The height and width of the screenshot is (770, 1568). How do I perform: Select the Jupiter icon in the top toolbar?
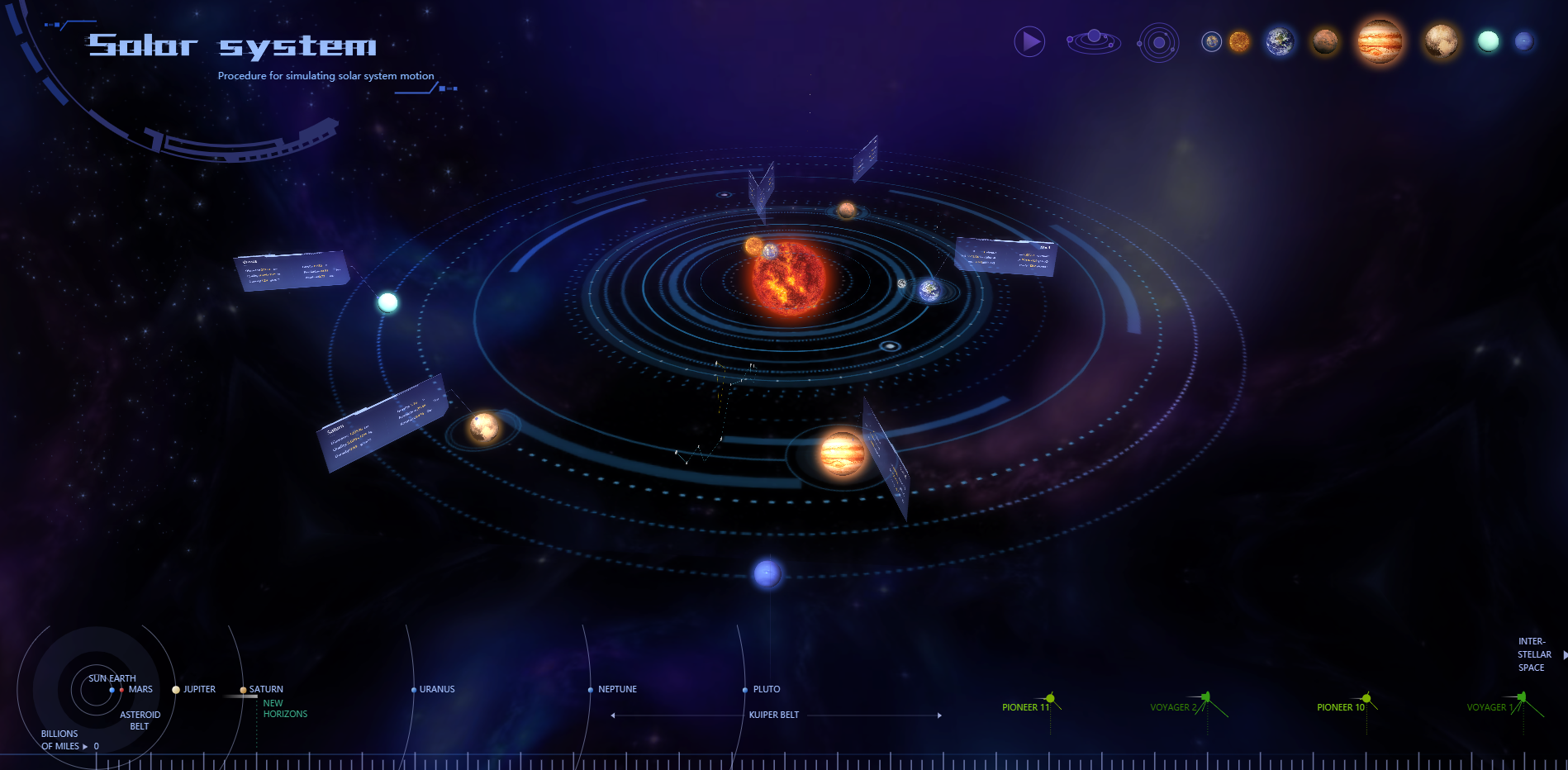[x=1378, y=43]
